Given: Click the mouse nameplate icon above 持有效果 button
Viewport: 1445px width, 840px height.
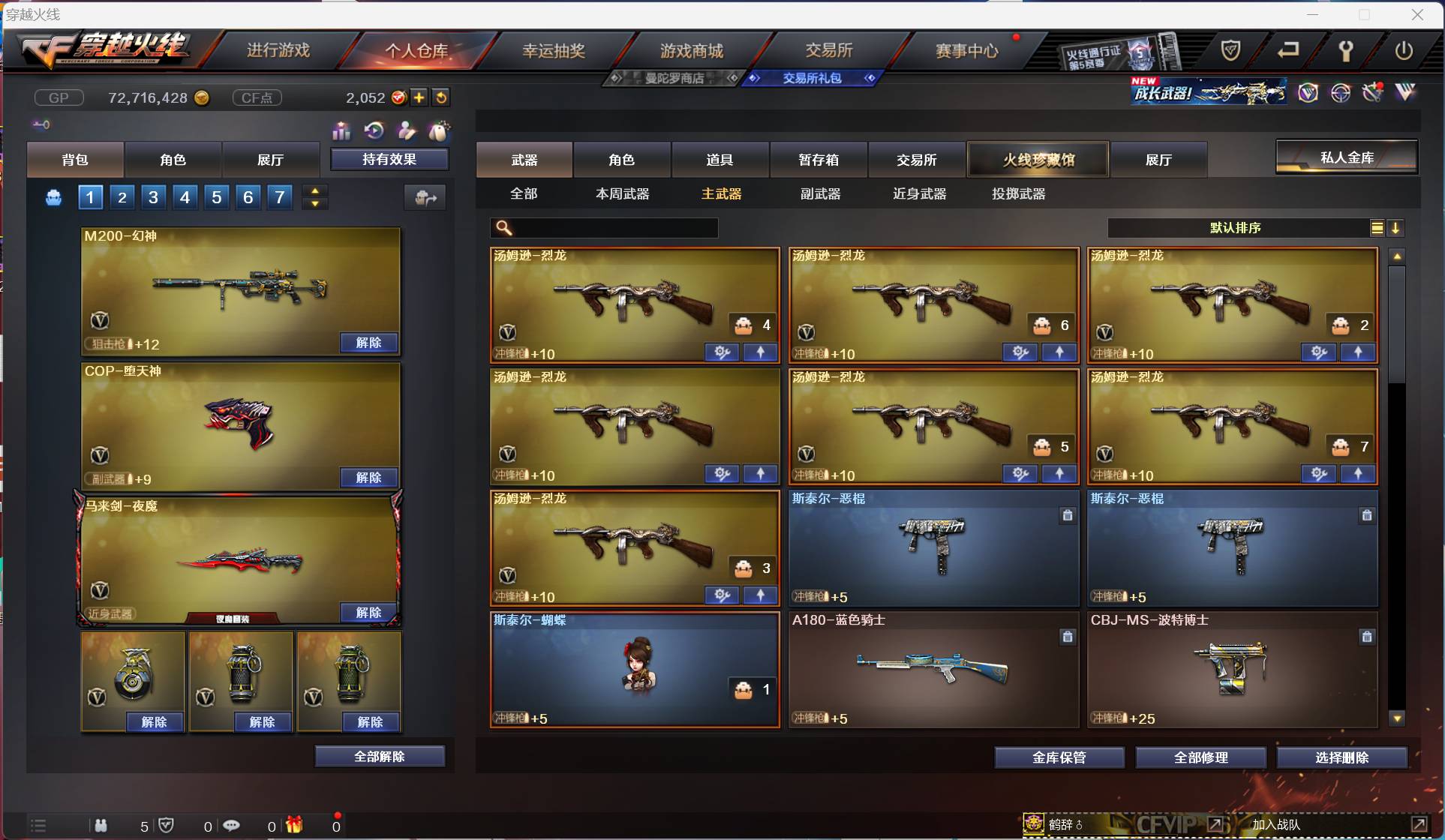Looking at the screenshot, I should tap(439, 131).
